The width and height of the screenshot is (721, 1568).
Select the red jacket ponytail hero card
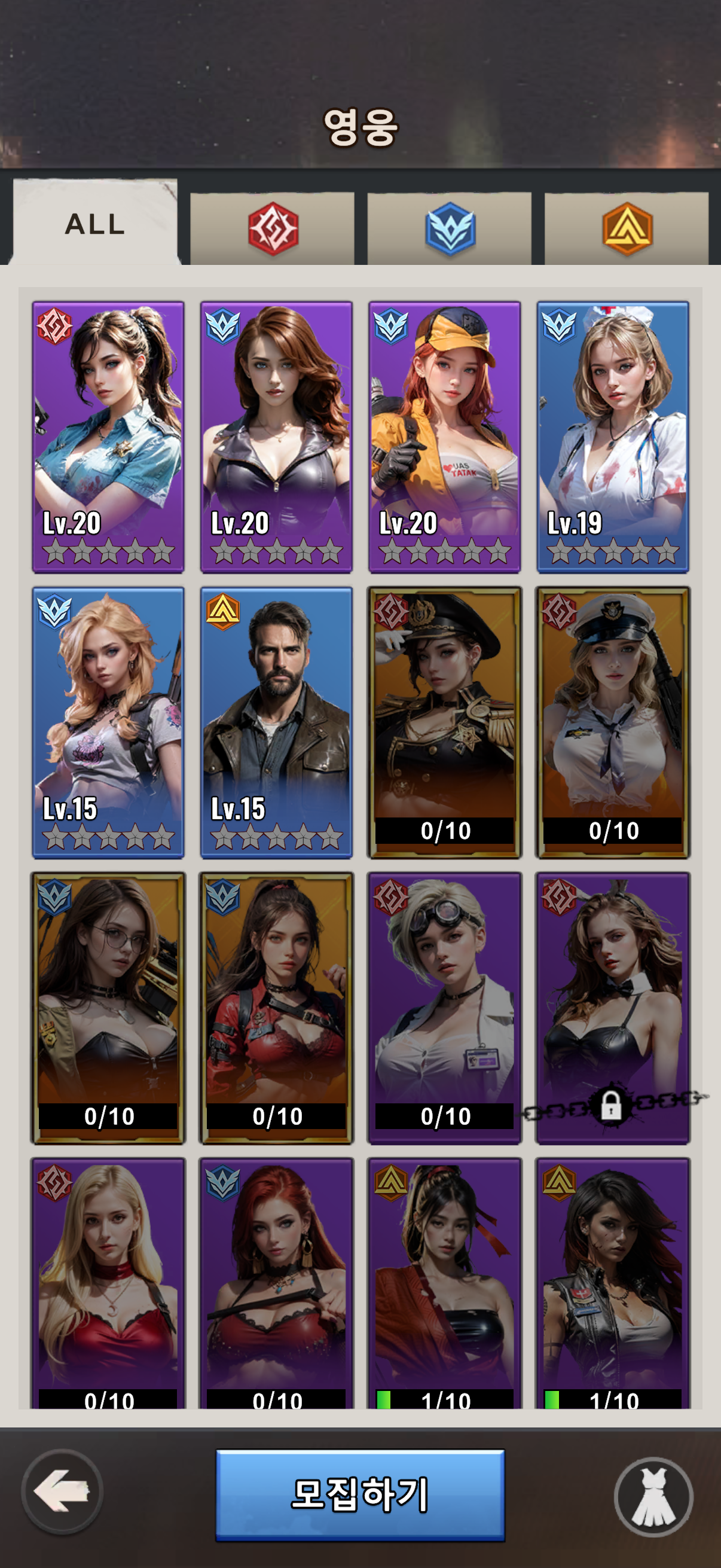[x=276, y=1008]
